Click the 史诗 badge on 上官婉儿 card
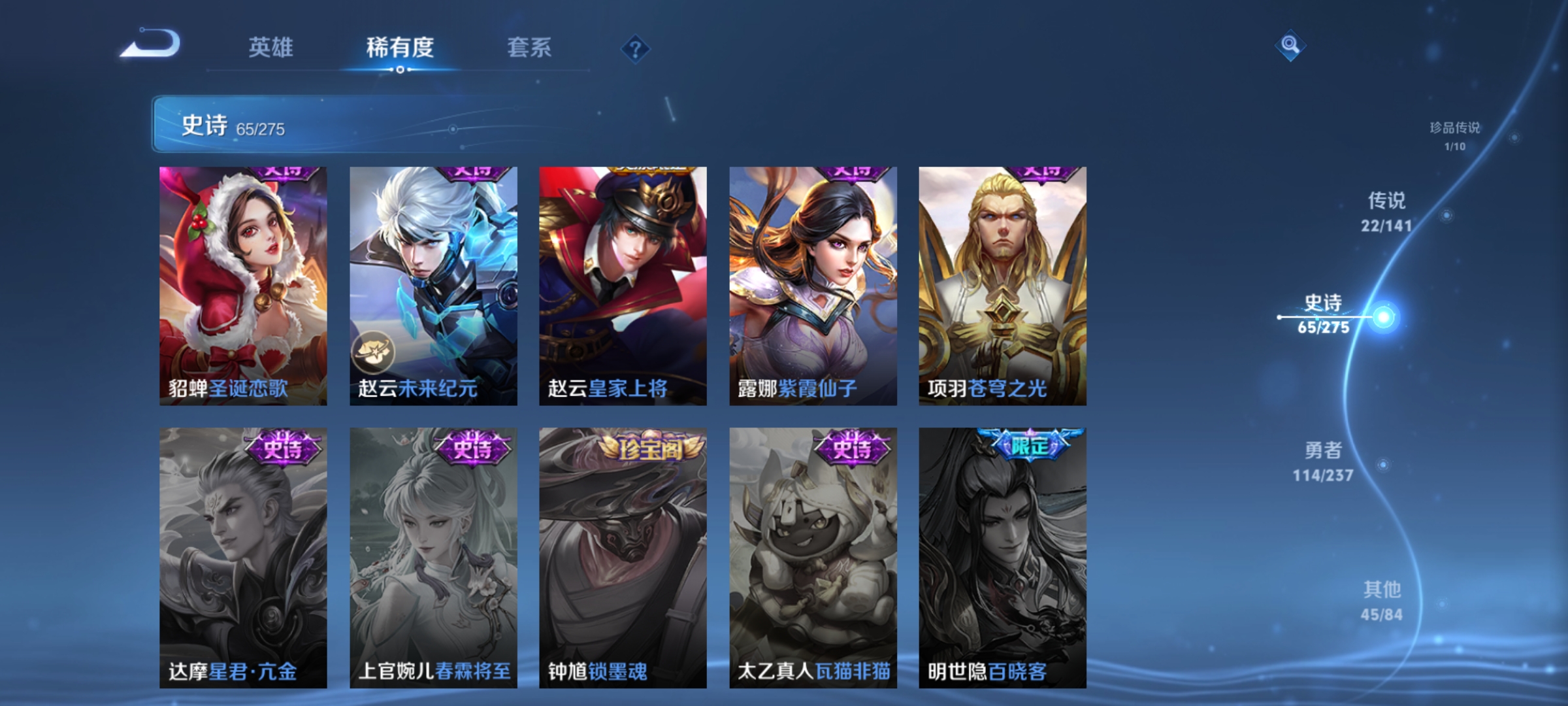Screen dimensions: 1568x706 pyautogui.click(x=474, y=448)
